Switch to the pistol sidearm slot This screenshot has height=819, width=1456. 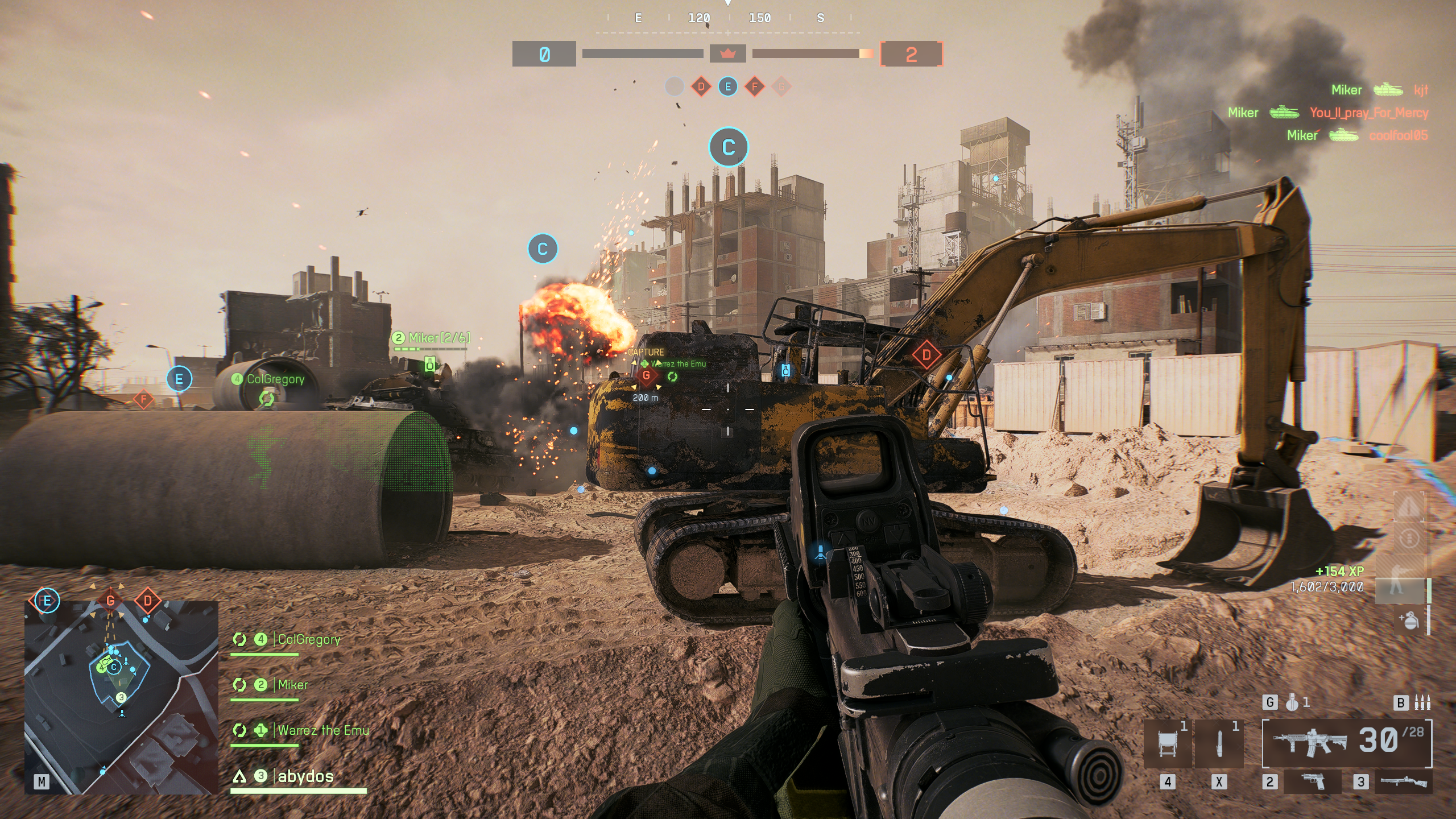(x=1313, y=781)
